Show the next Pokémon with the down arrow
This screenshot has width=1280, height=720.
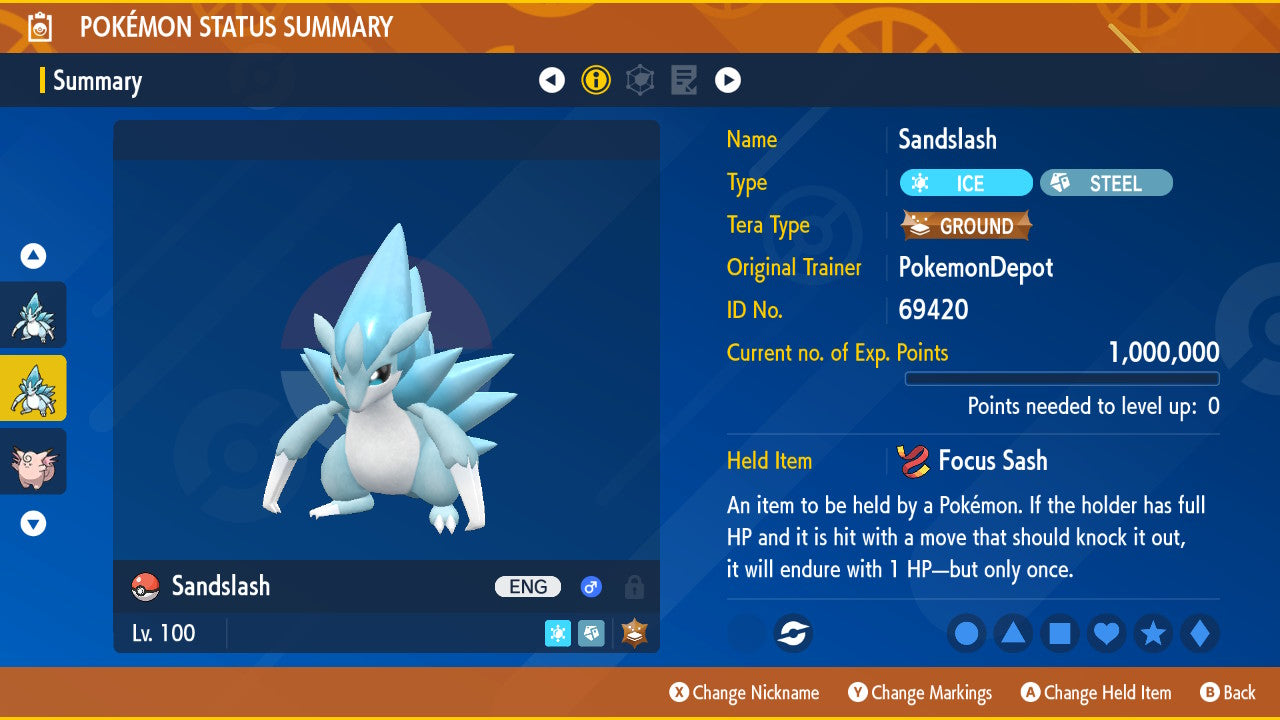(33, 523)
